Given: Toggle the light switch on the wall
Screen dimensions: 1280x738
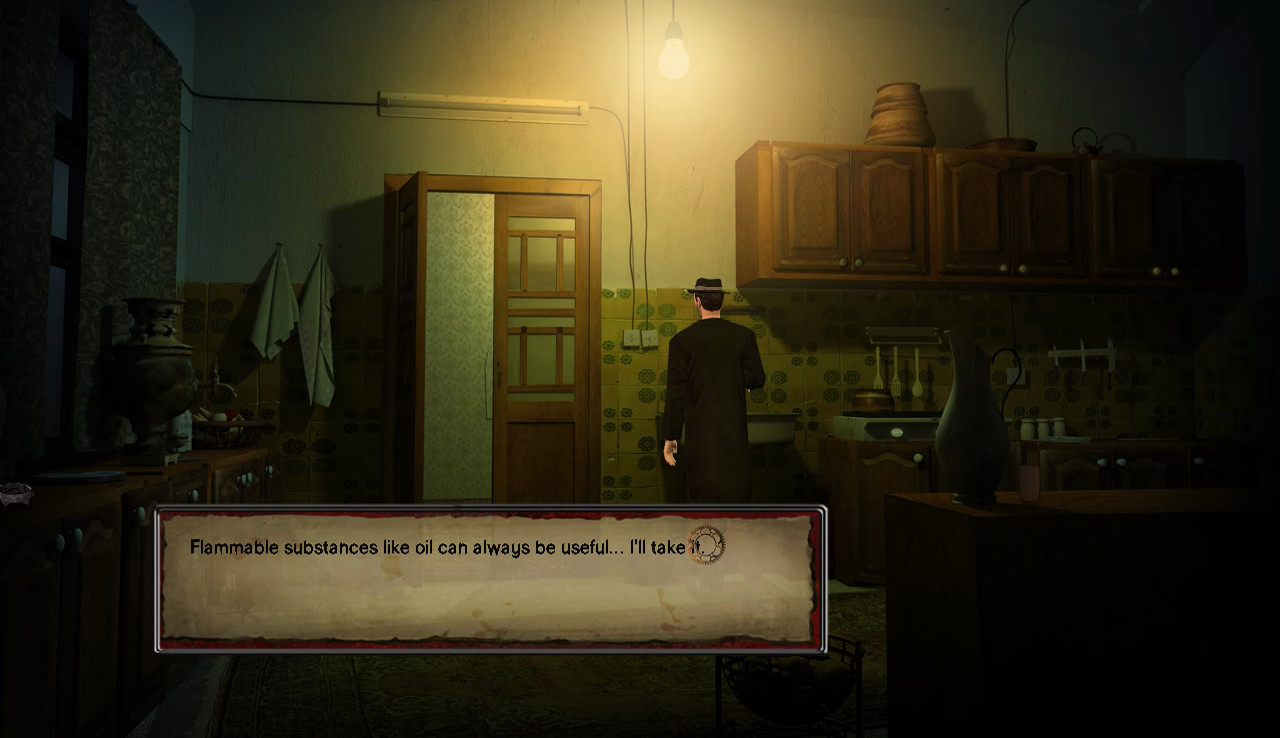Looking at the screenshot, I should (x=632, y=337).
